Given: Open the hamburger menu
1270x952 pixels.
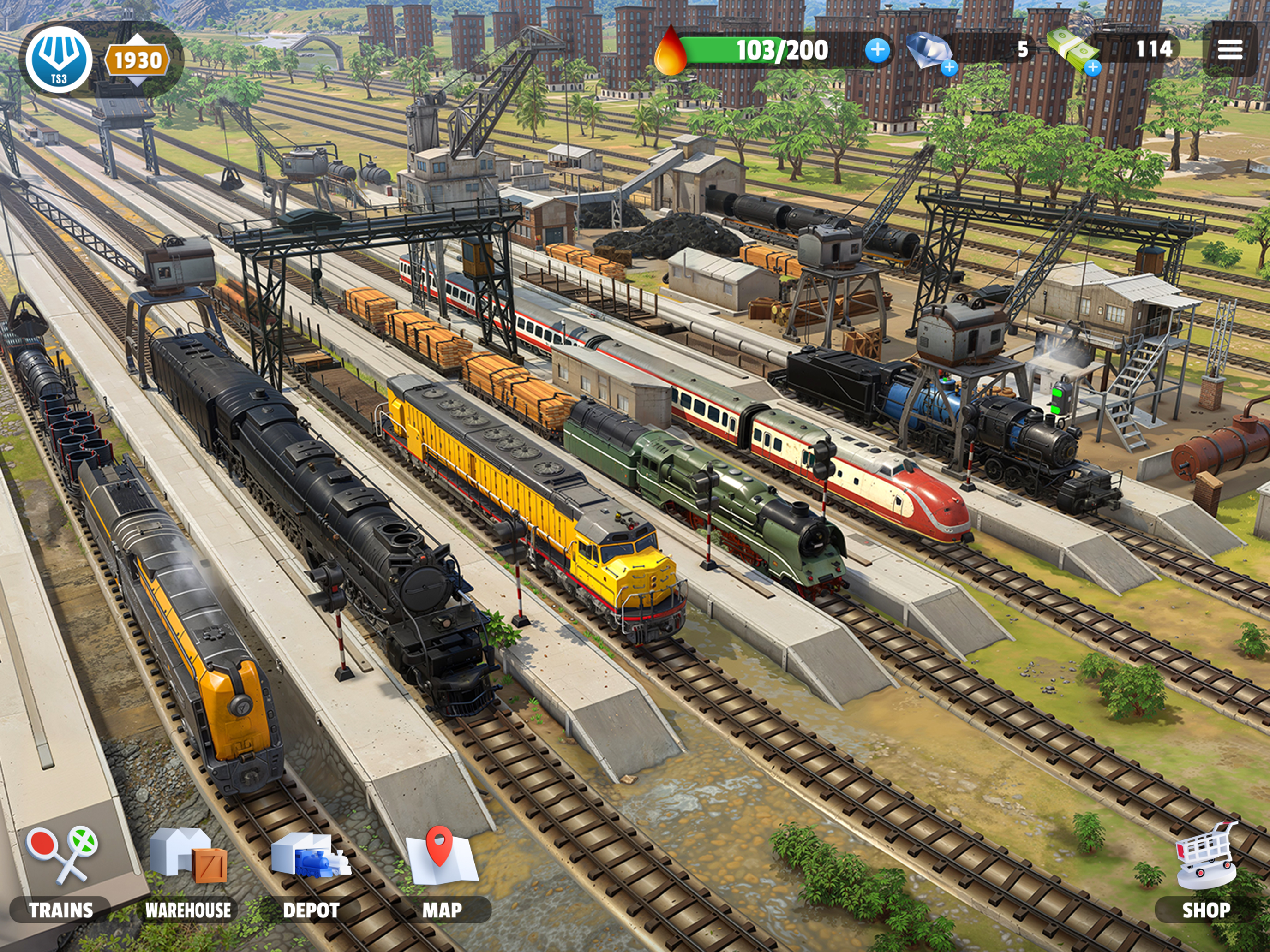Looking at the screenshot, I should [1230, 50].
